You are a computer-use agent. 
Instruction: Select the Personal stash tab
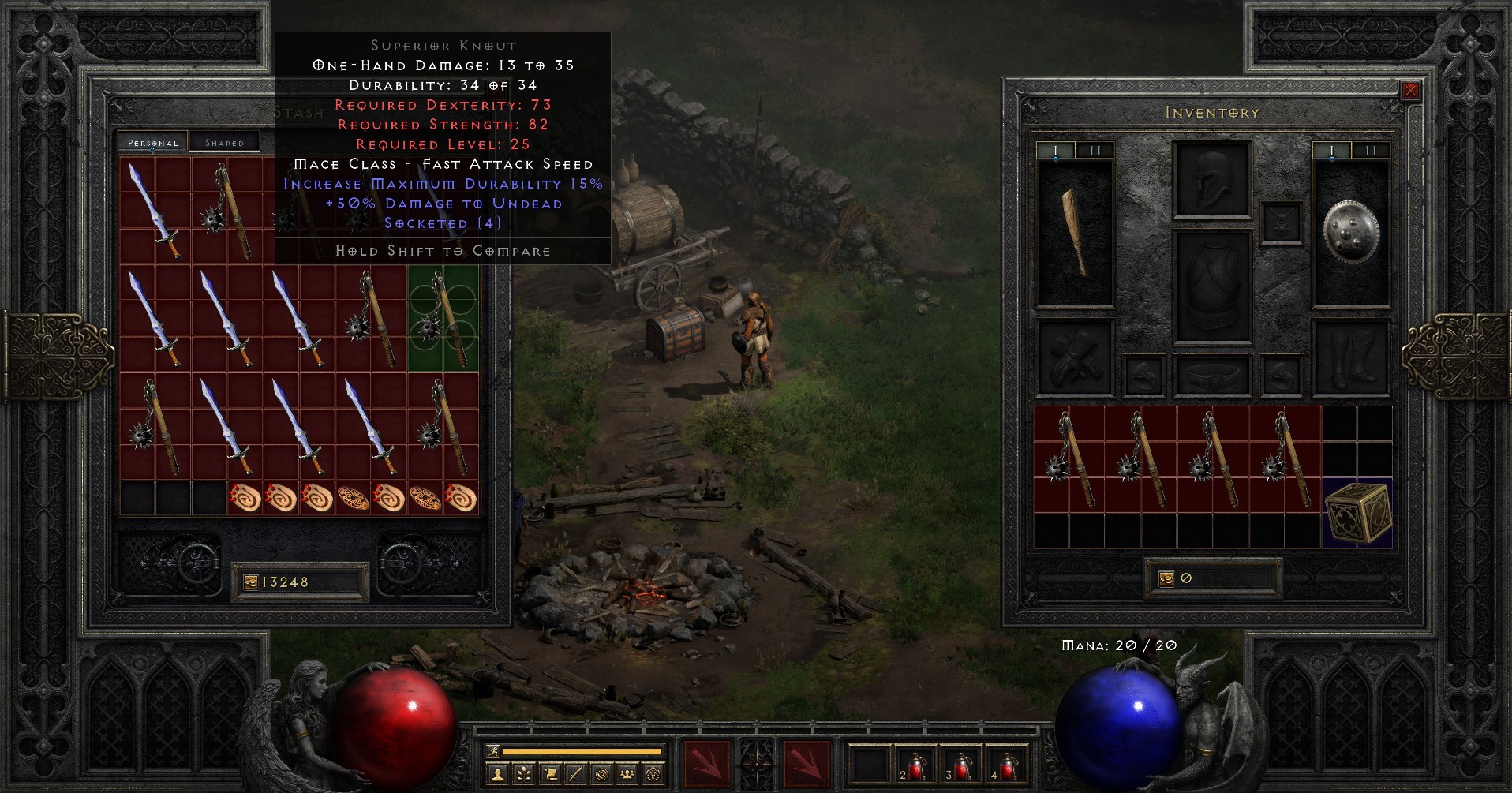point(153,143)
